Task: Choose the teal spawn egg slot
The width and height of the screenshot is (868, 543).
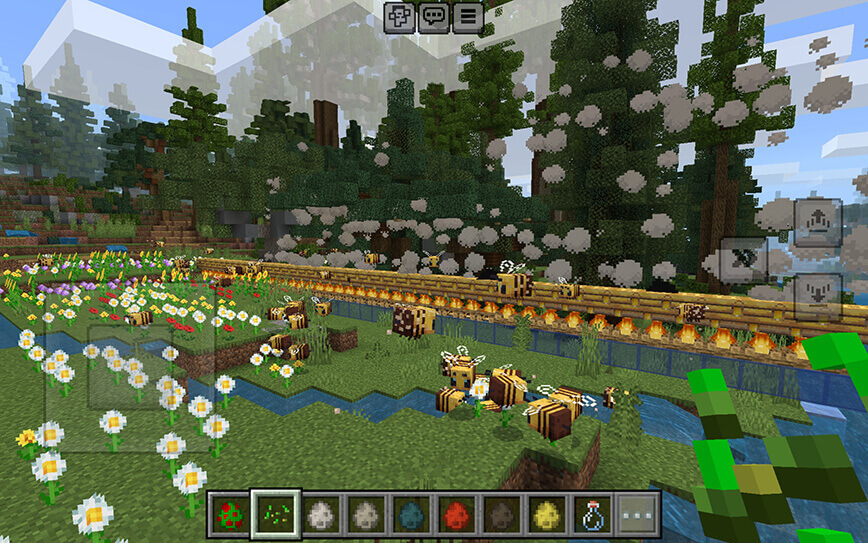Action: pyautogui.click(x=410, y=514)
